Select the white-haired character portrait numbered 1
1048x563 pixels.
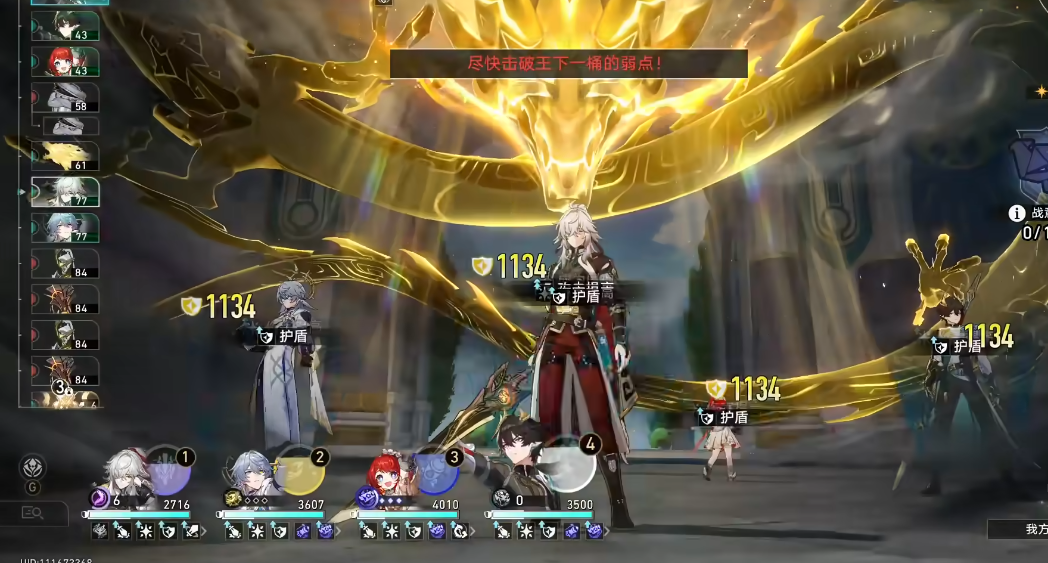pyautogui.click(x=130, y=478)
